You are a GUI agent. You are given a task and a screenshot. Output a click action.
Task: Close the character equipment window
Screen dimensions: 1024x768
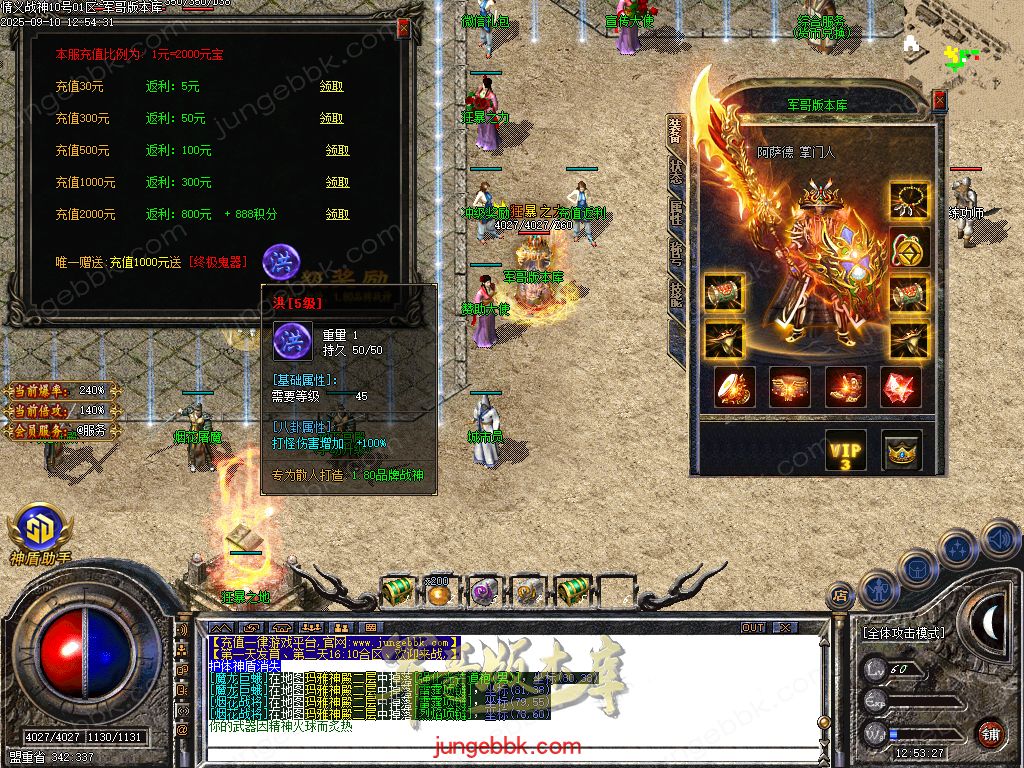click(x=939, y=100)
